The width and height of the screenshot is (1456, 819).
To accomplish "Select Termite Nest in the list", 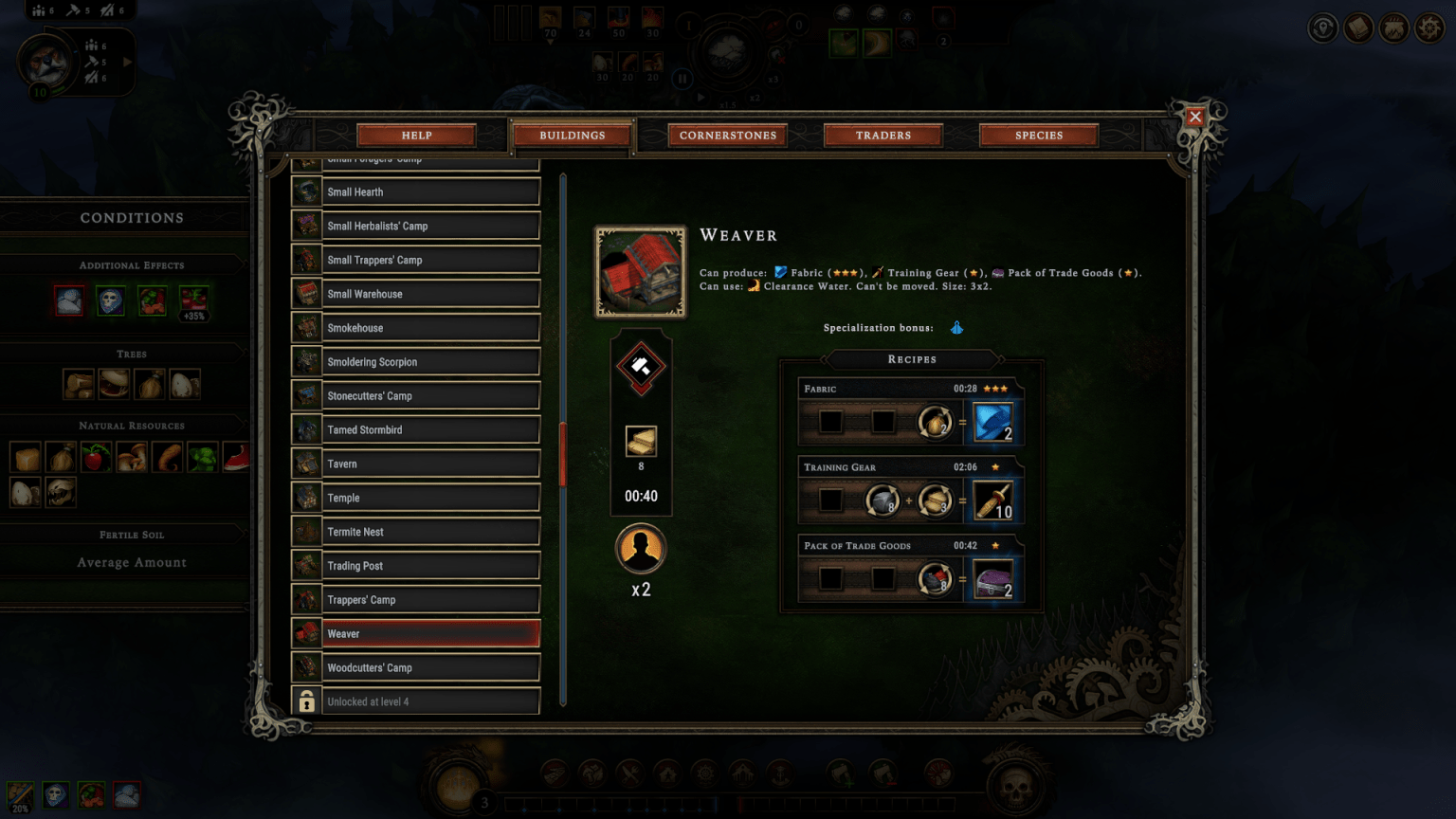I will [430, 533].
